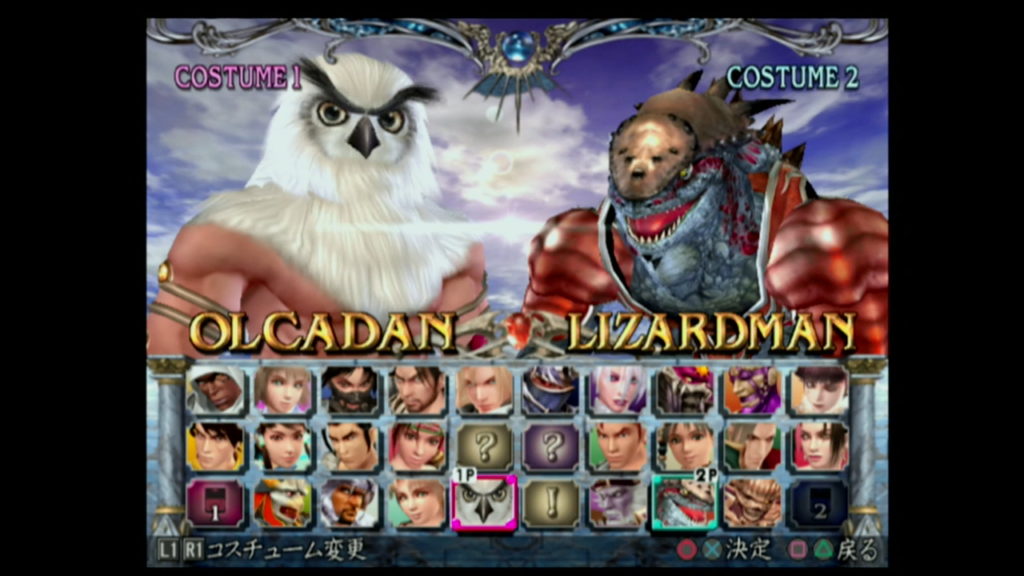The height and width of the screenshot is (576, 1024).
Task: Open custom character slot 1
Action: pos(216,503)
